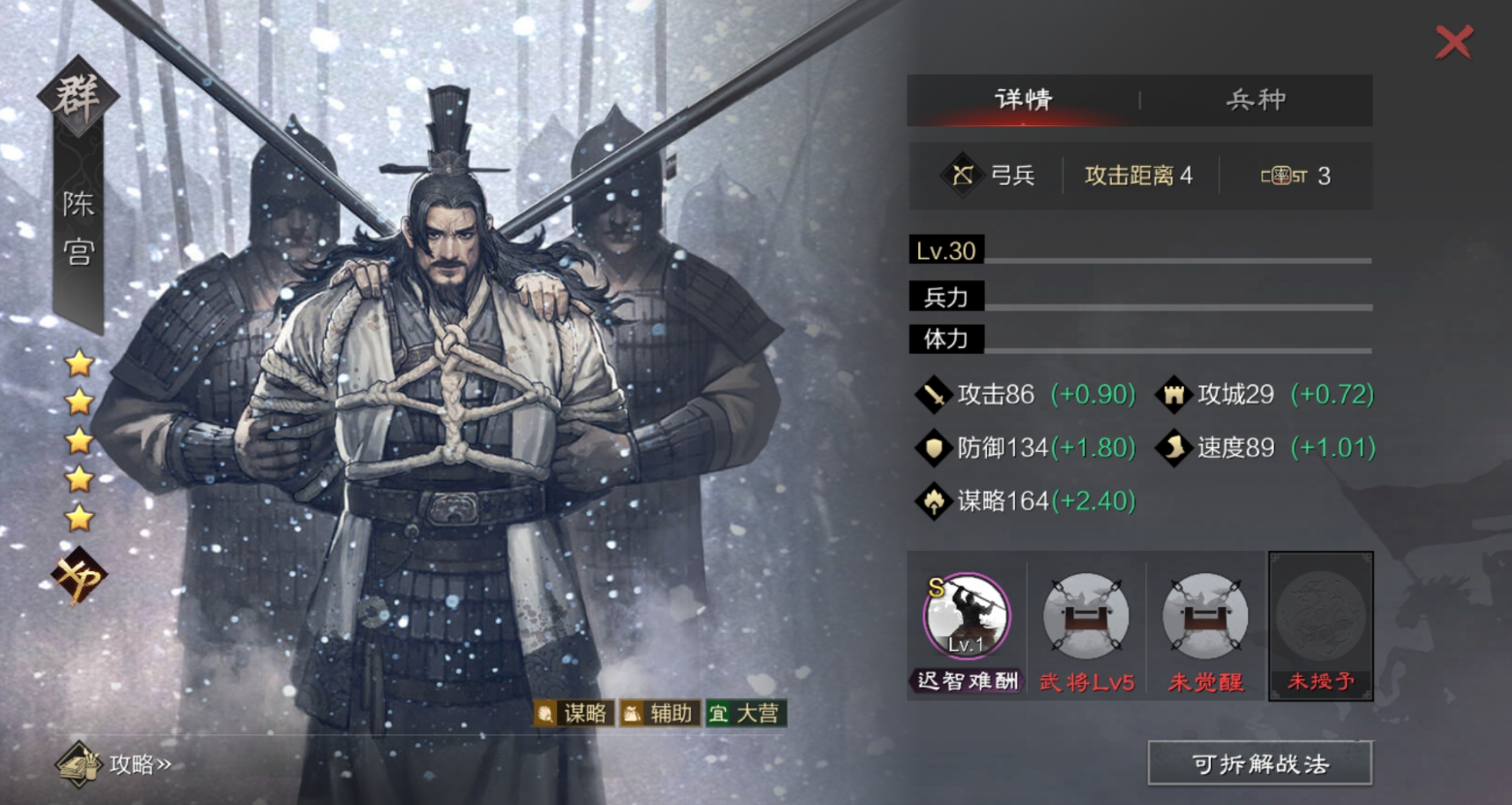Image resolution: width=1512 pixels, height=805 pixels.
Task: Tap the 谋略 tag label
Action: click(574, 714)
